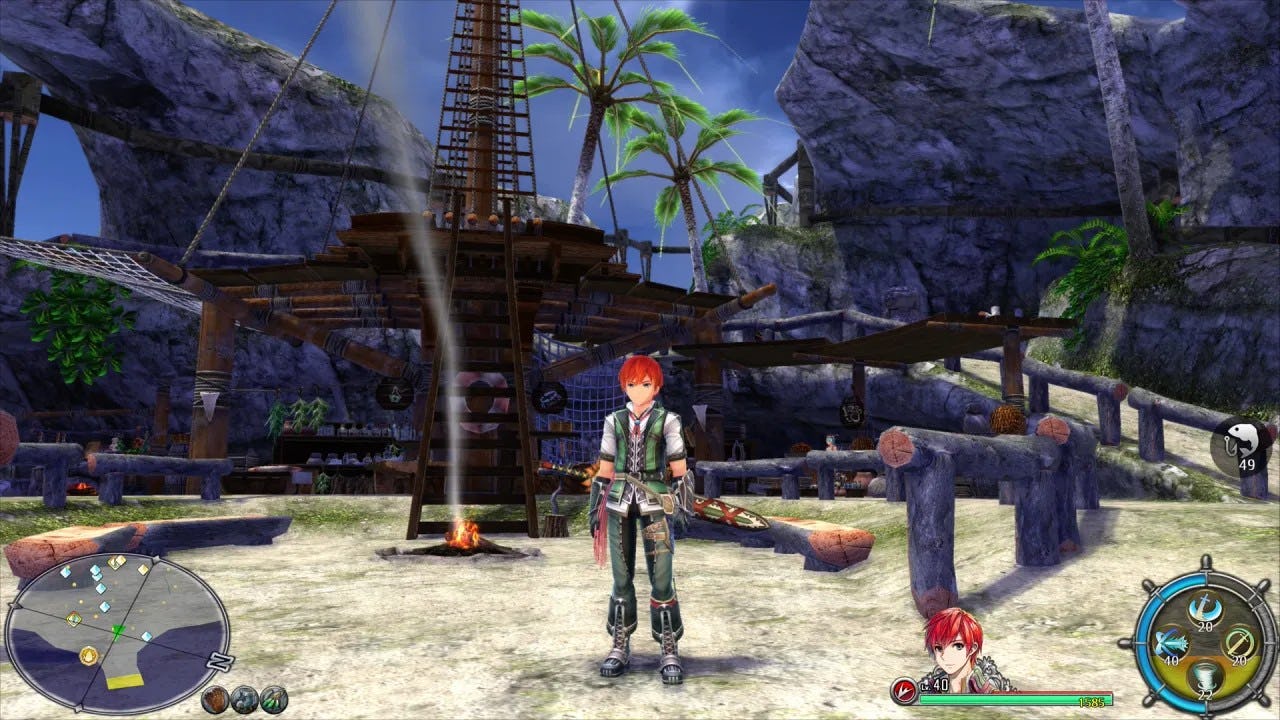Click the N compass marker on the minimap
The image size is (1280, 720).
tap(219, 659)
